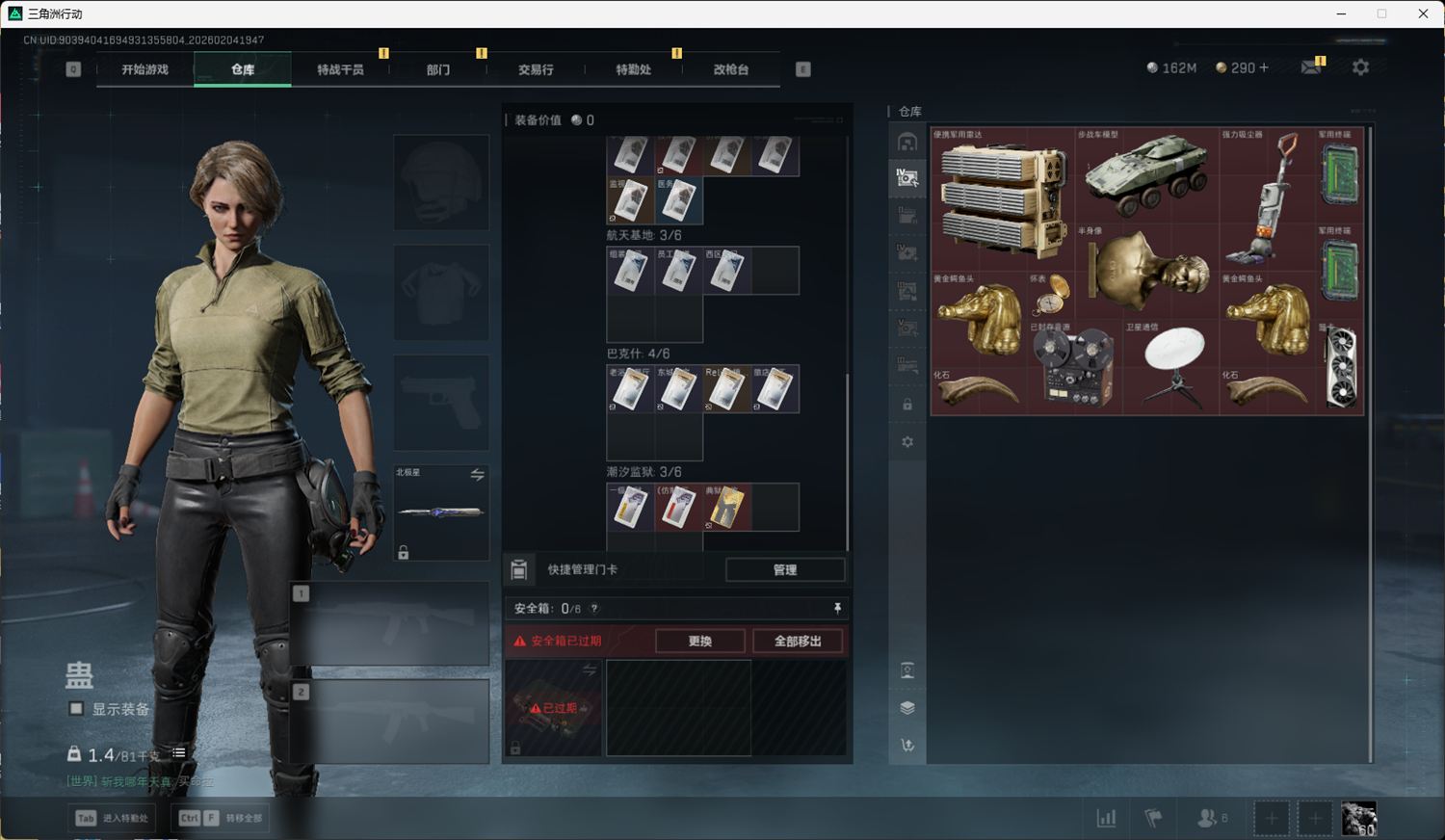Select the 北极星 knife slot

440,512
